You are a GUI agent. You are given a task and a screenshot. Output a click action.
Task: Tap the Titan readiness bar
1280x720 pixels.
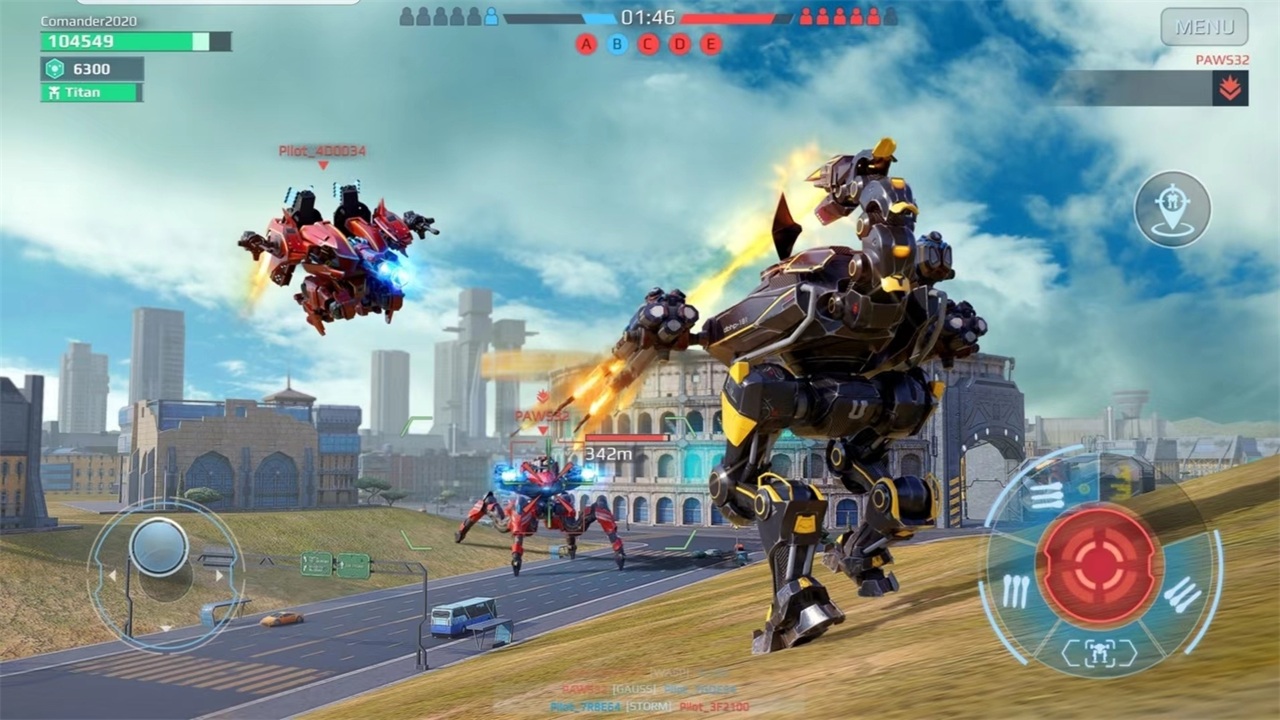(91, 92)
